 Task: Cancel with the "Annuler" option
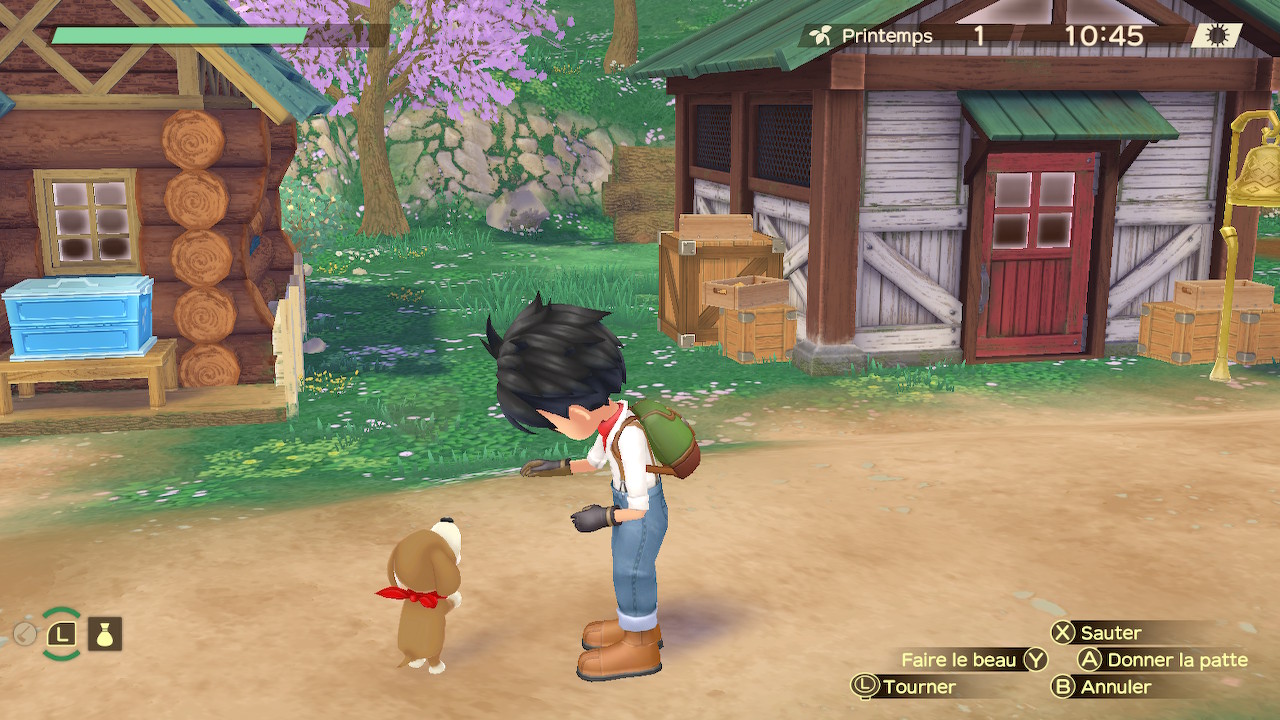point(1103,687)
